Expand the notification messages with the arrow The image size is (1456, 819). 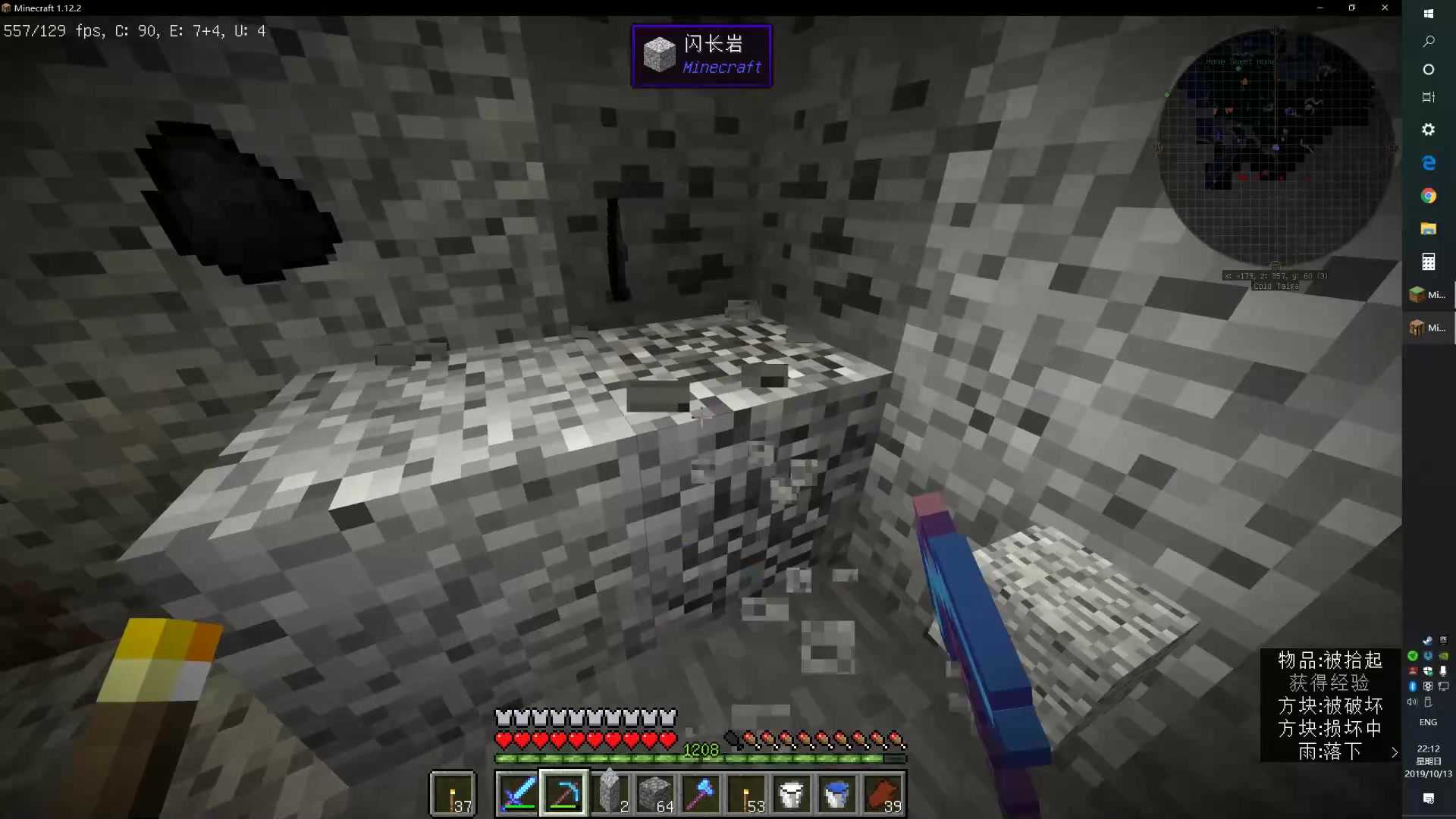pos(1394,752)
